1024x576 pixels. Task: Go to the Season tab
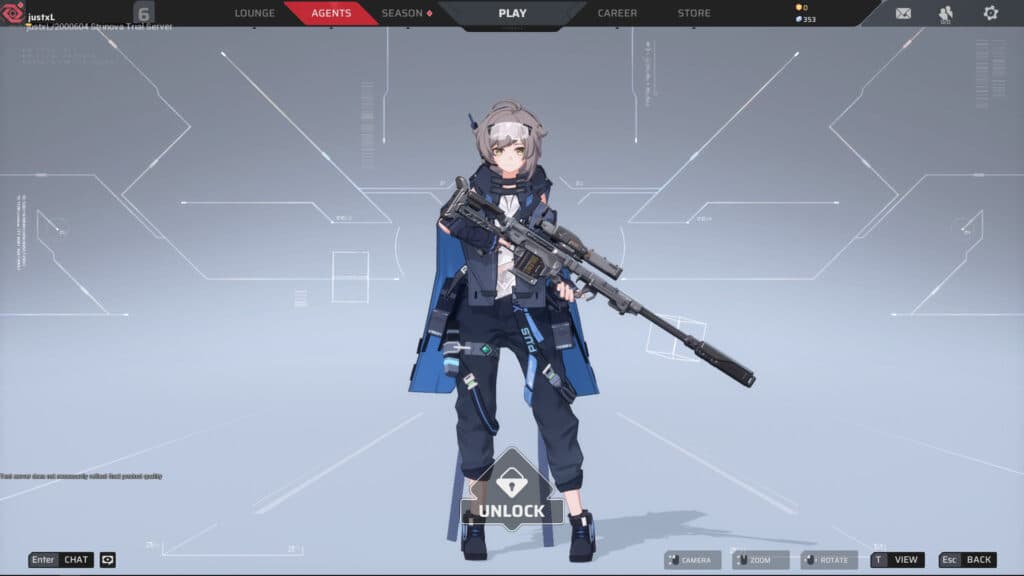pyautogui.click(x=406, y=13)
